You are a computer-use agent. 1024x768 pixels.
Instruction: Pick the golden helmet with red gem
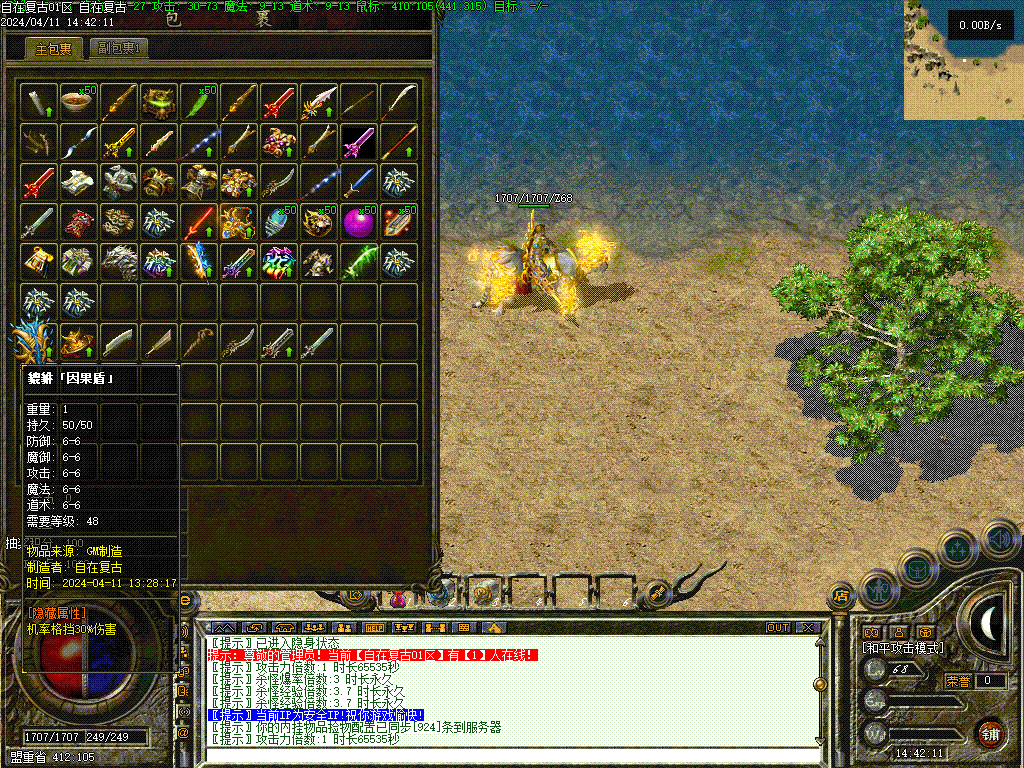click(78, 342)
